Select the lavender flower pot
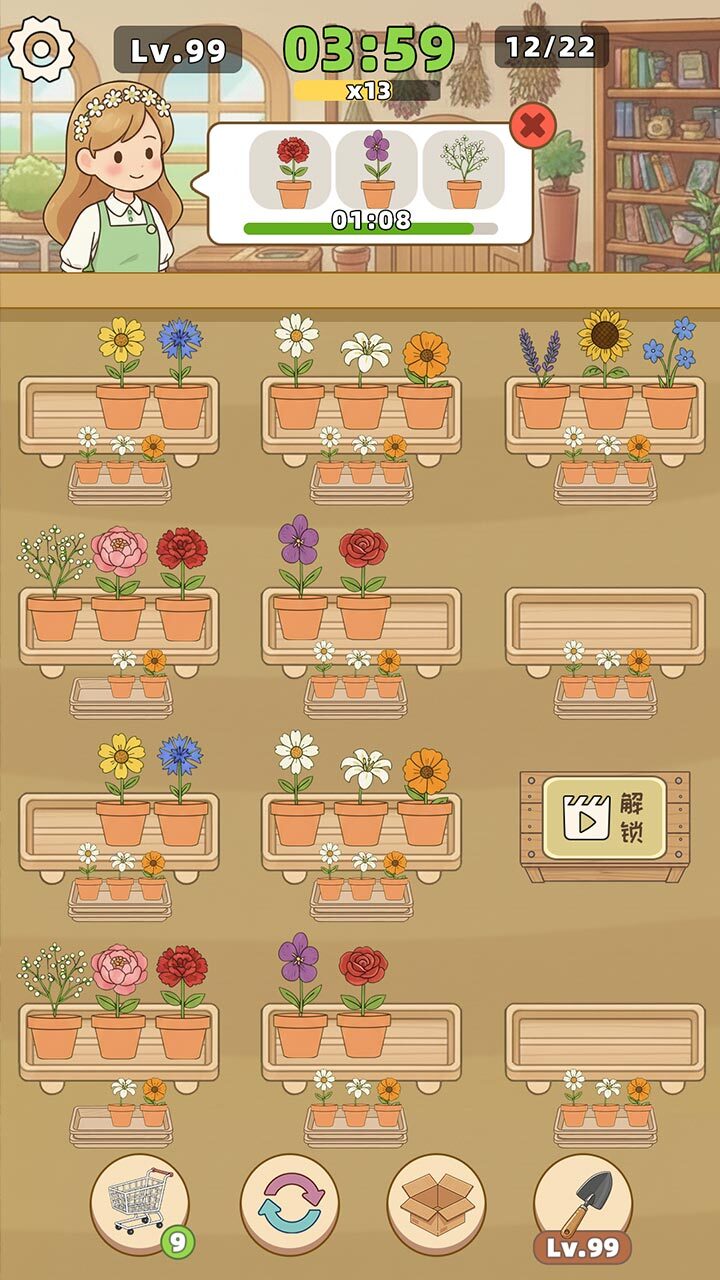Image resolution: width=720 pixels, height=1280 pixels. pos(542,381)
